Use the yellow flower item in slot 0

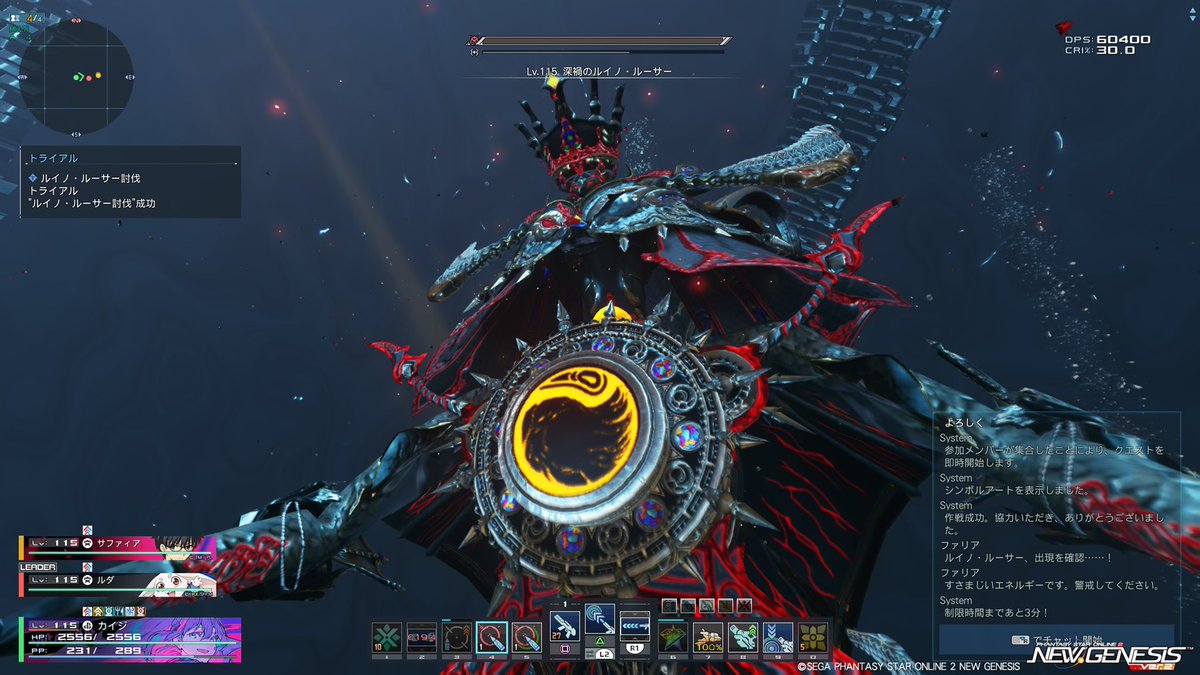(814, 638)
